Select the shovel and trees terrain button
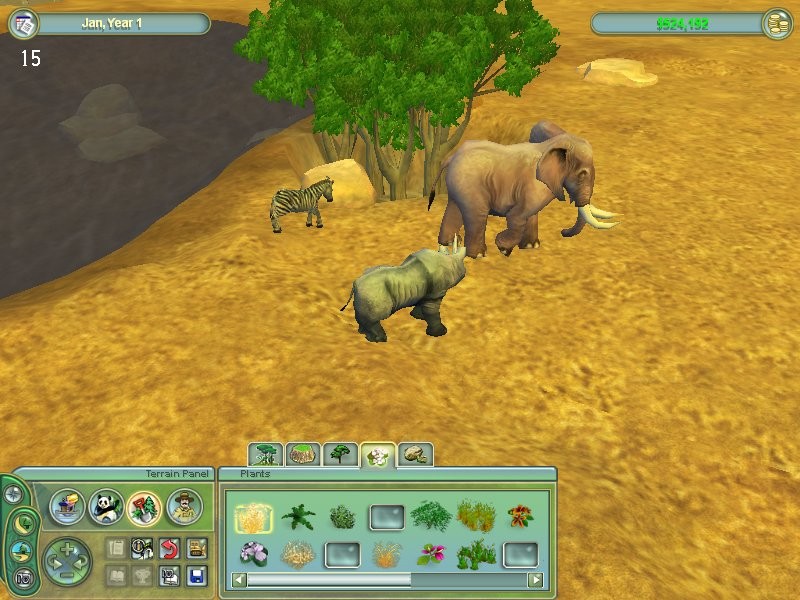The height and width of the screenshot is (600, 800). tap(144, 508)
